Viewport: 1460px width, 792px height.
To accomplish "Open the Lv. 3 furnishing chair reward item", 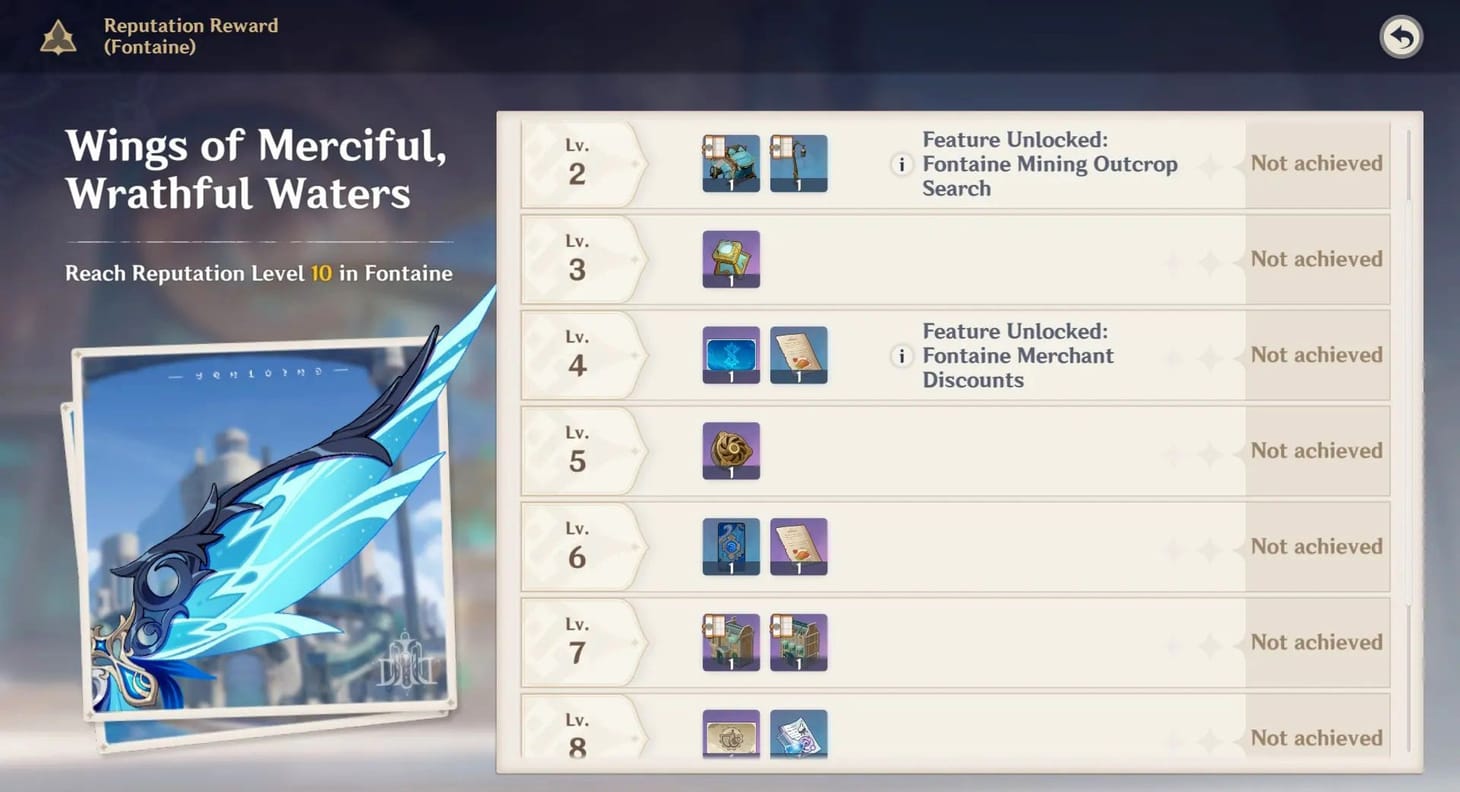I will click(x=730, y=259).
